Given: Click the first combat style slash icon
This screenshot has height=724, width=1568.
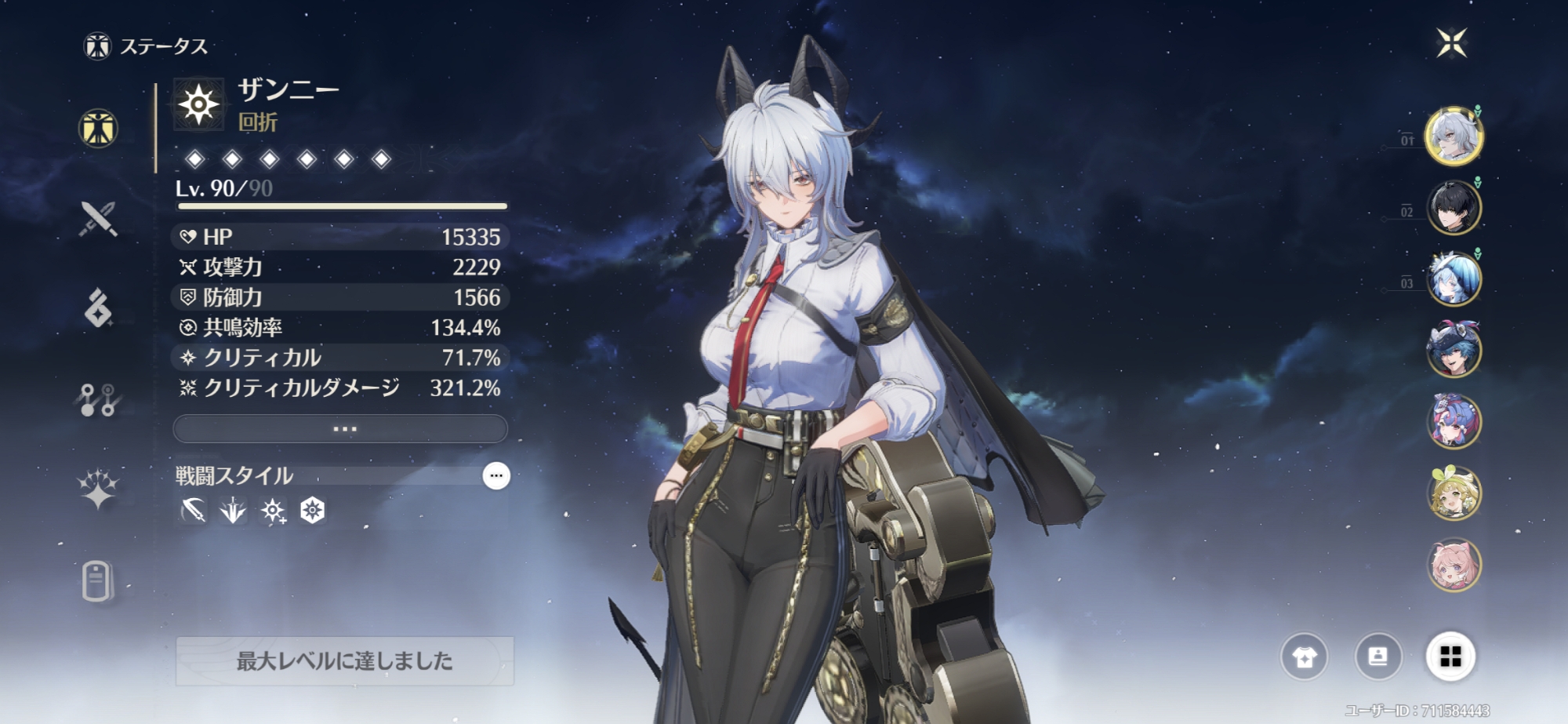Looking at the screenshot, I should coord(193,511).
